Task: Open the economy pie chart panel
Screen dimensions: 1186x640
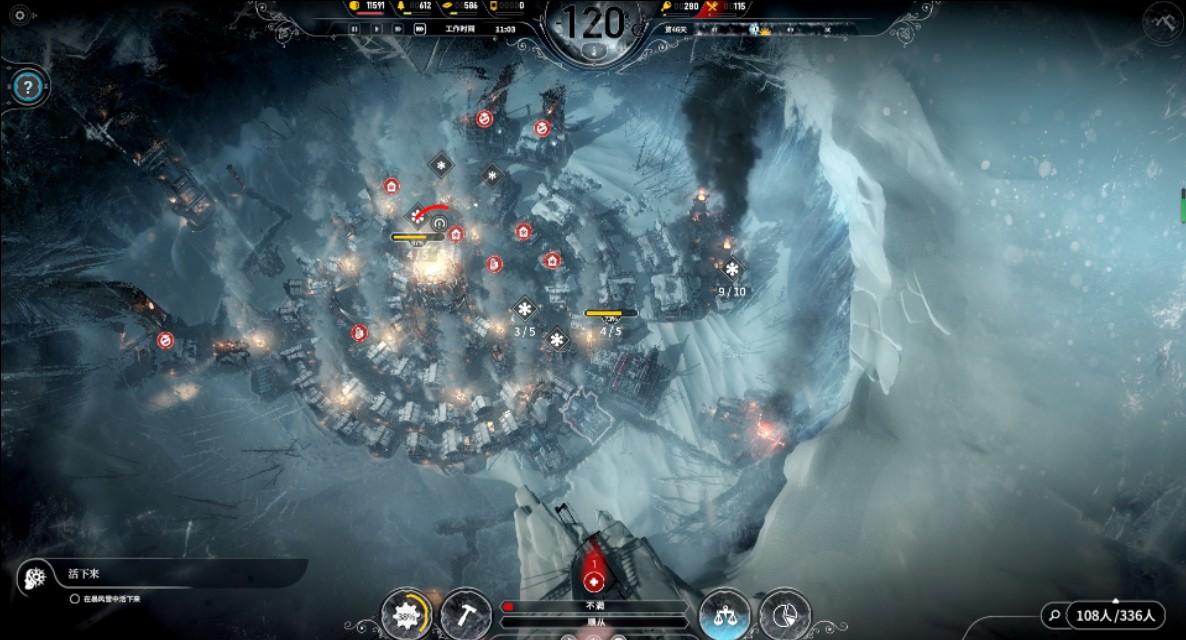Action: coord(784,612)
